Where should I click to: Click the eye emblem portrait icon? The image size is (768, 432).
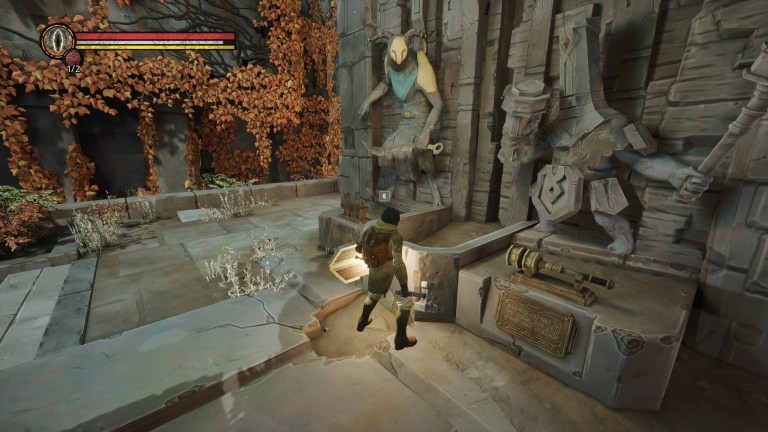57,40
